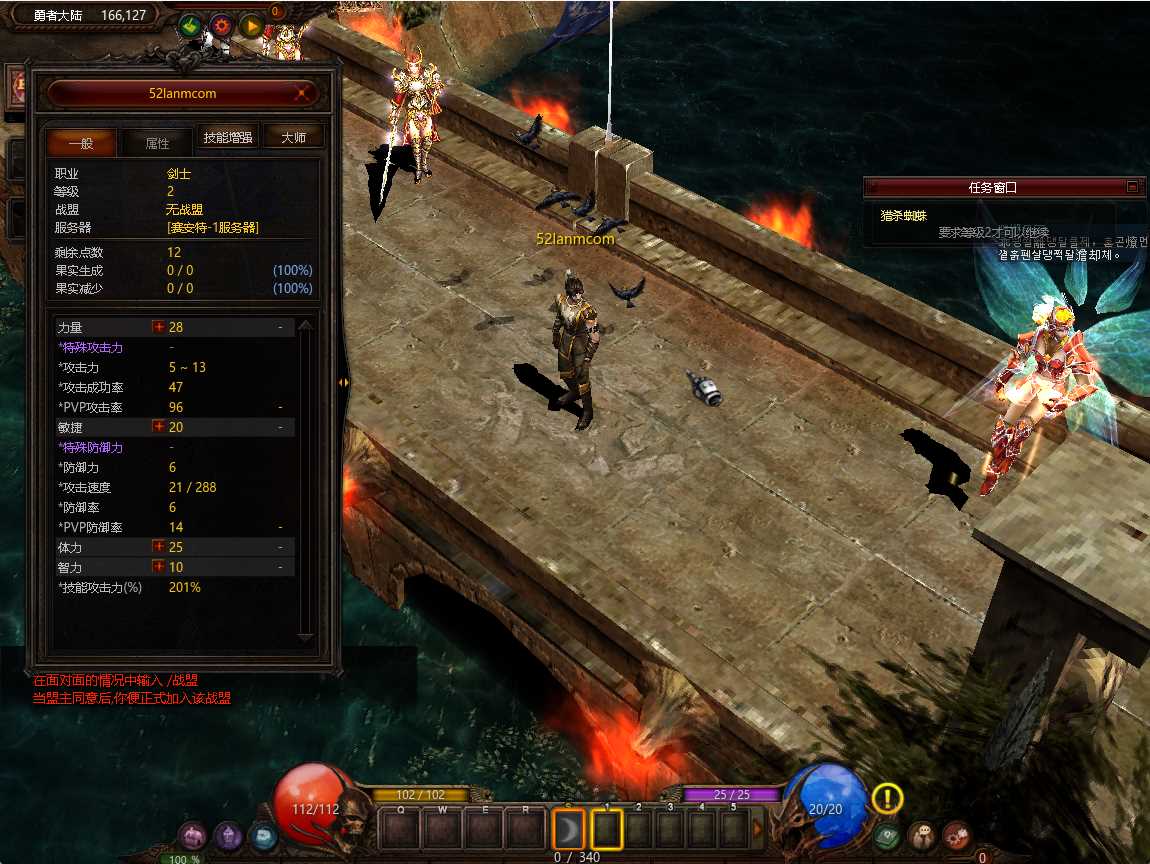Click the red gear system icon

point(957,836)
